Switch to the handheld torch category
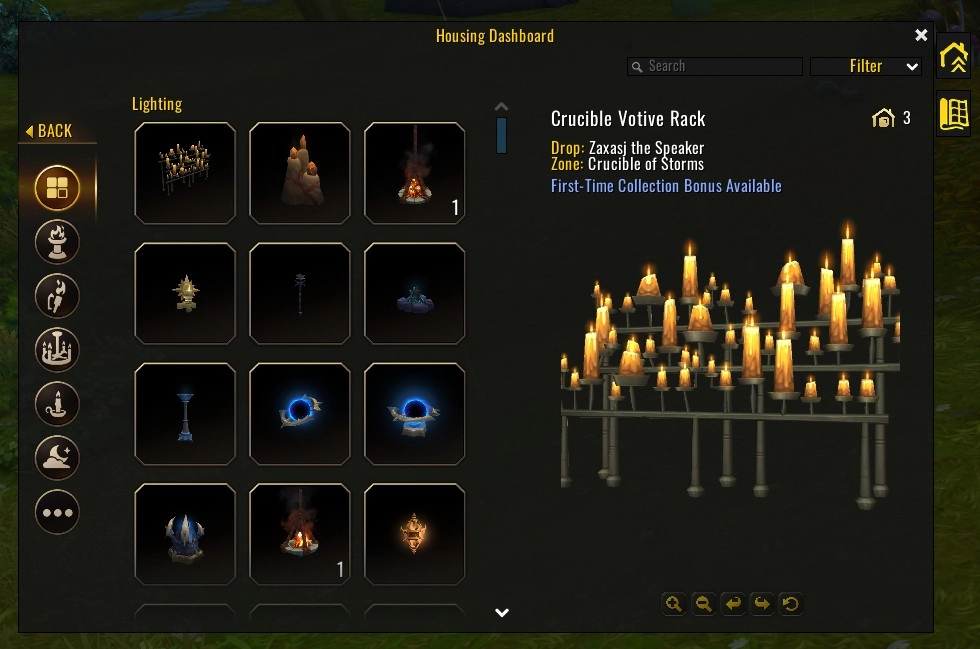 [57, 296]
